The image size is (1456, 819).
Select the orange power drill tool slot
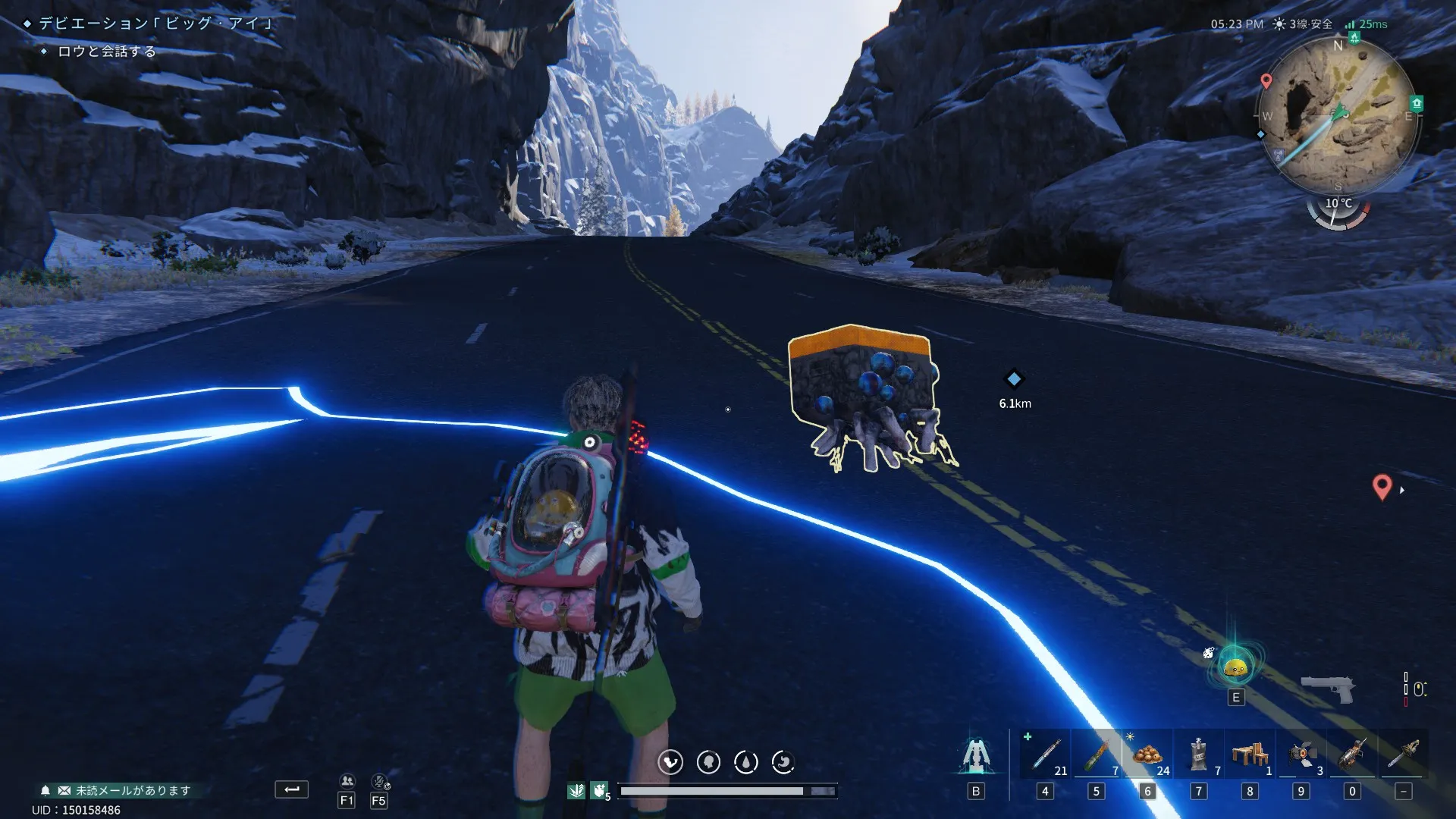tap(1352, 755)
